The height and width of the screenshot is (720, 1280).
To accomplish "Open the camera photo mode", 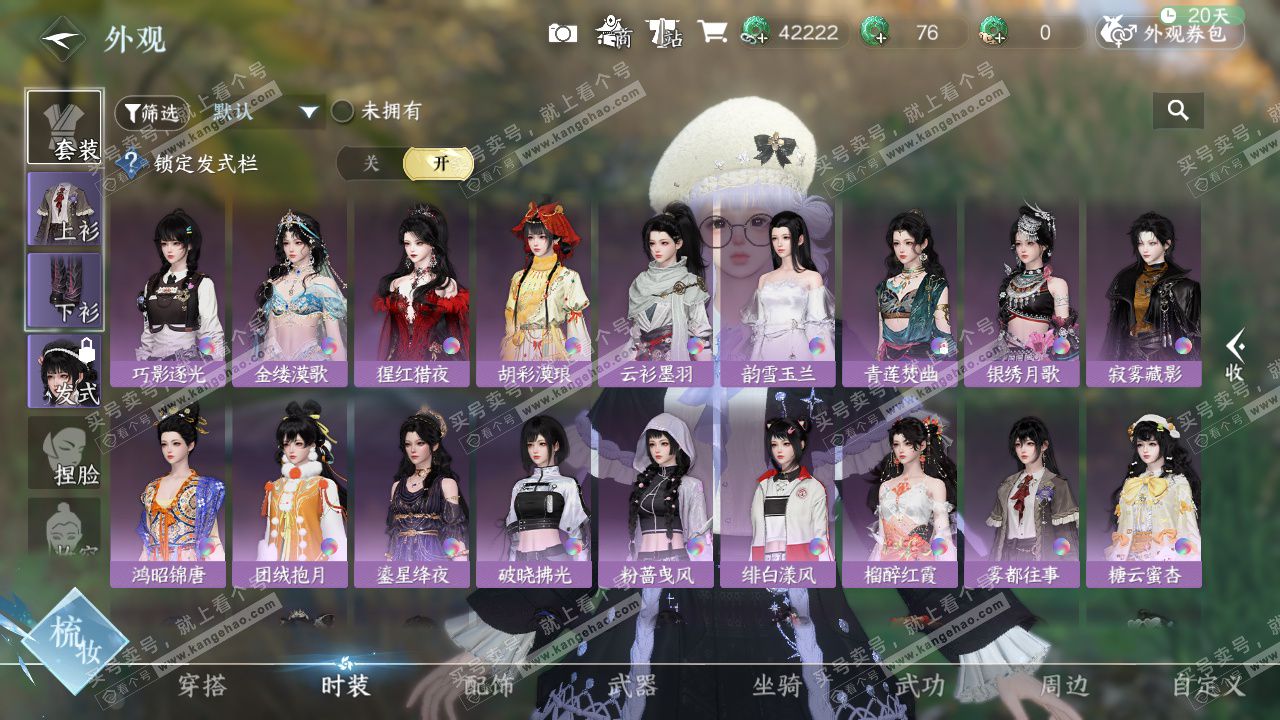I will (563, 33).
